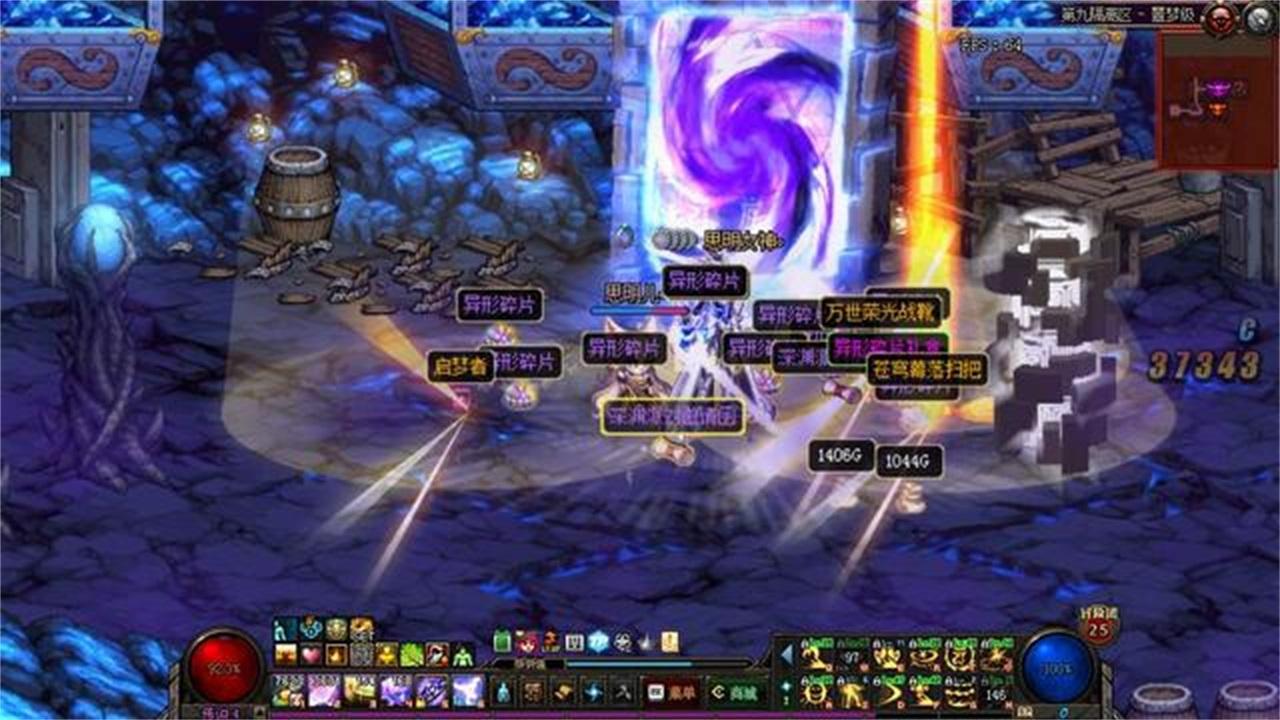Image resolution: width=1280 pixels, height=720 pixels.
Task: Click the blue shuriken item icon in hotbar
Action: [x=592, y=692]
